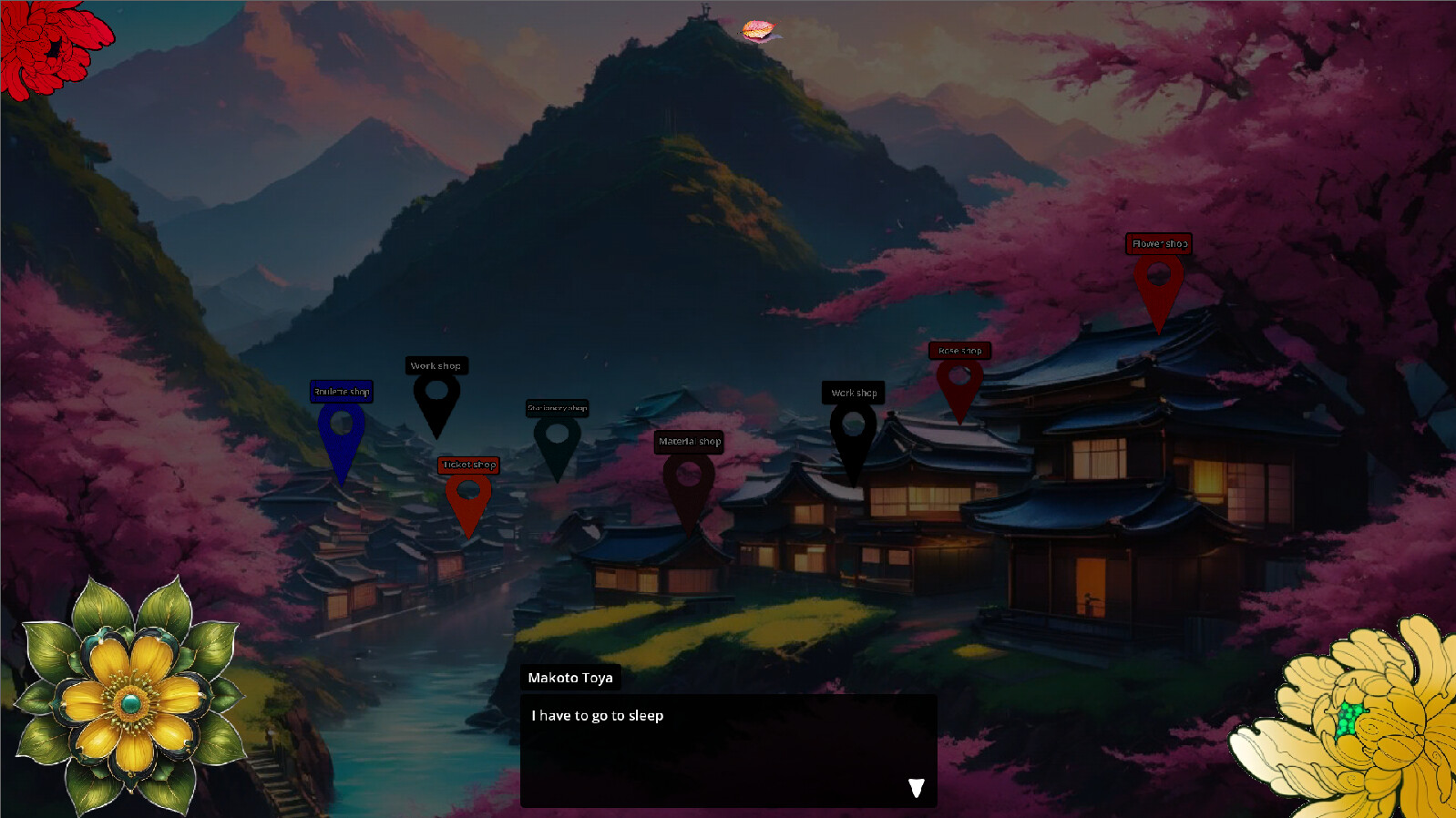Click the dialogue text 'I have to go to sleep'

click(x=597, y=716)
